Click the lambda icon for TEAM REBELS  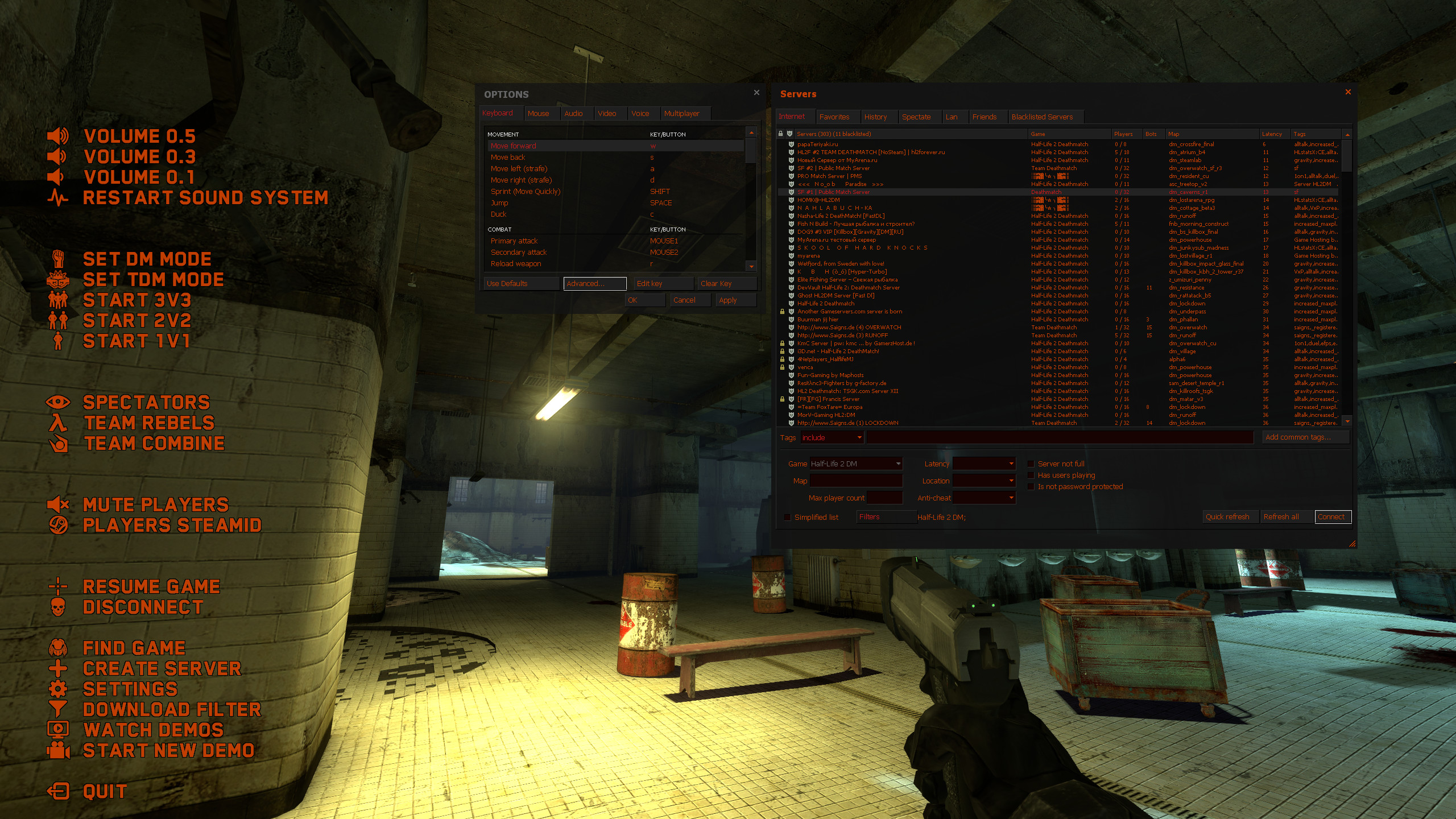[59, 423]
